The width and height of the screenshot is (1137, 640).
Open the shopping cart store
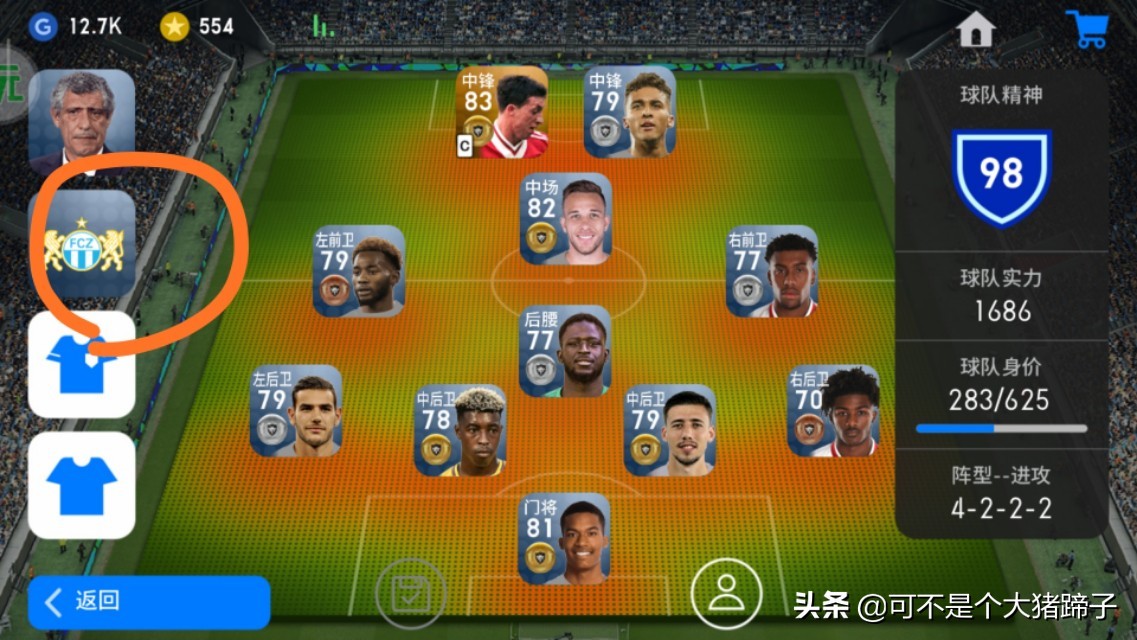tap(1085, 29)
